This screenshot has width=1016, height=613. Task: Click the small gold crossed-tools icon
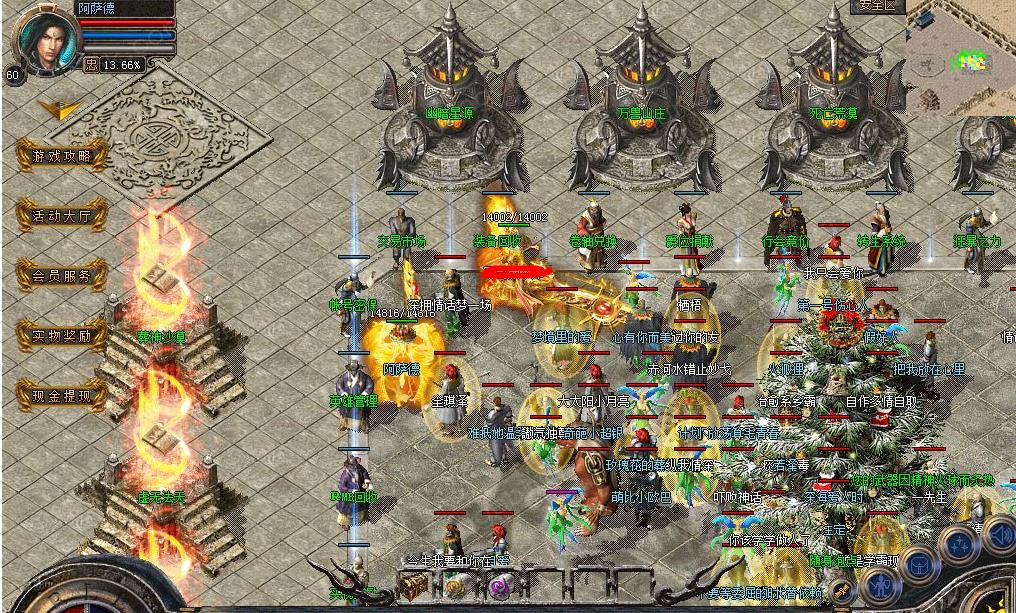[841, 589]
